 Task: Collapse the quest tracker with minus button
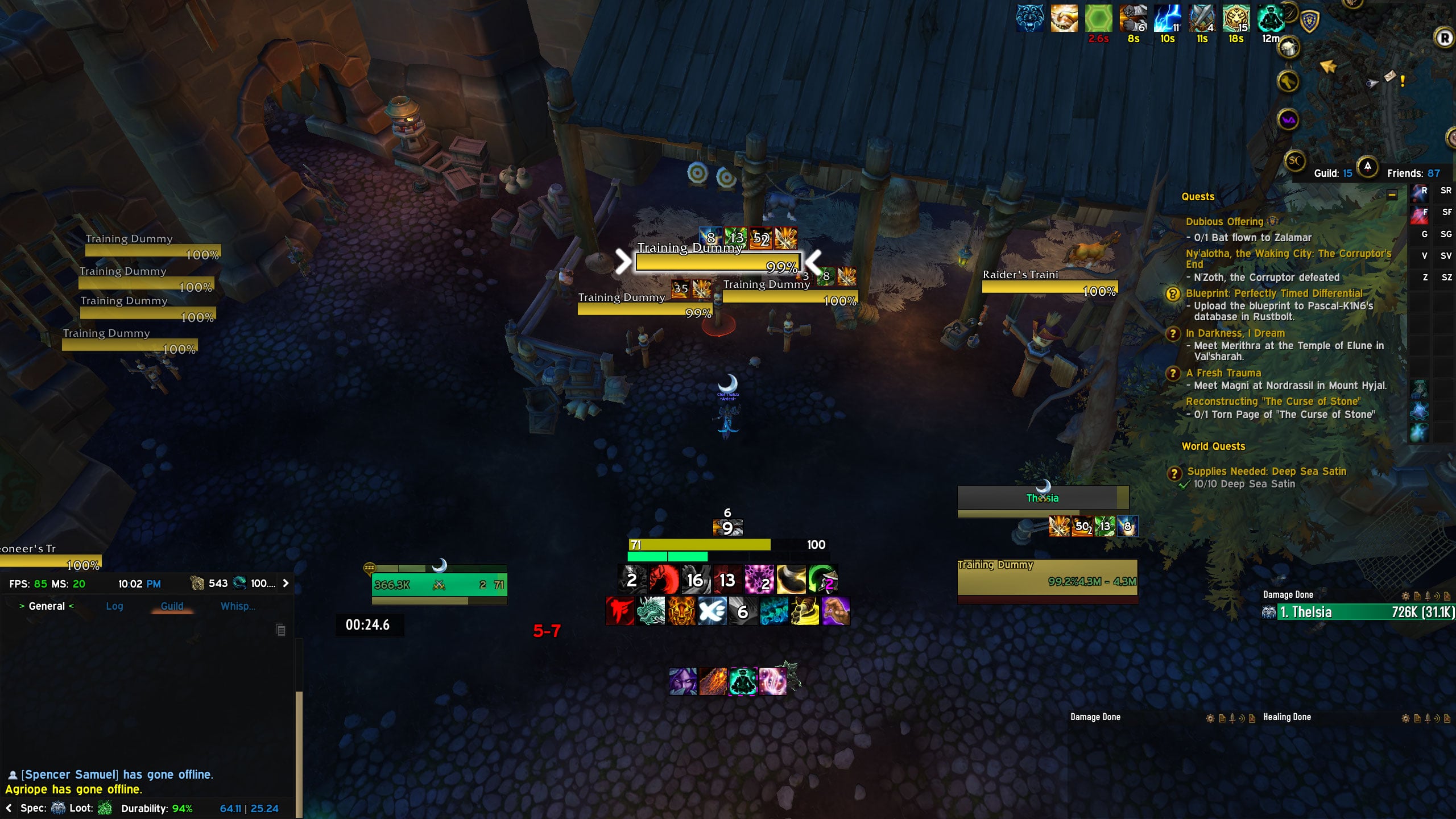(1392, 195)
